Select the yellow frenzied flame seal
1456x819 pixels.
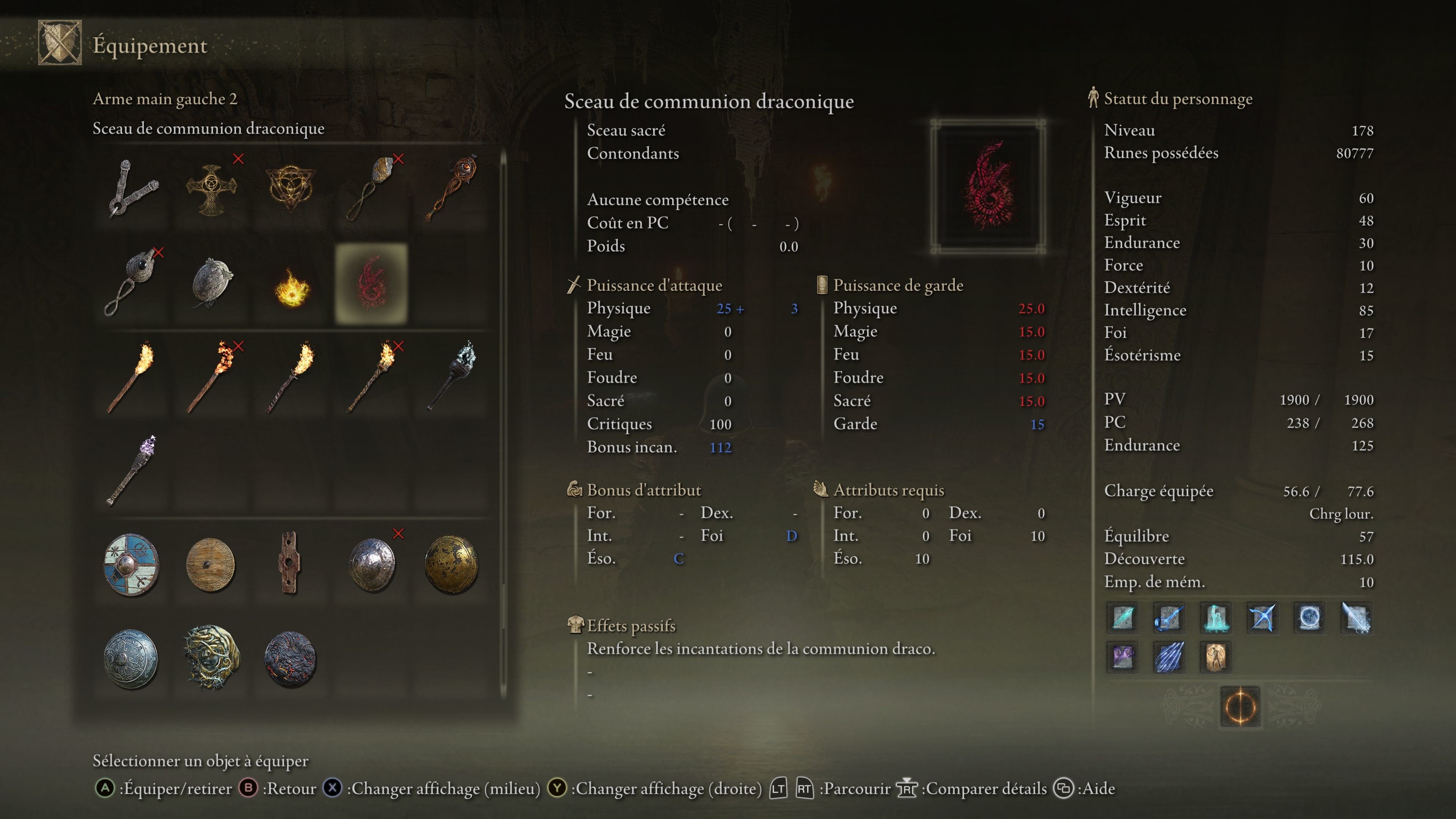(x=292, y=287)
